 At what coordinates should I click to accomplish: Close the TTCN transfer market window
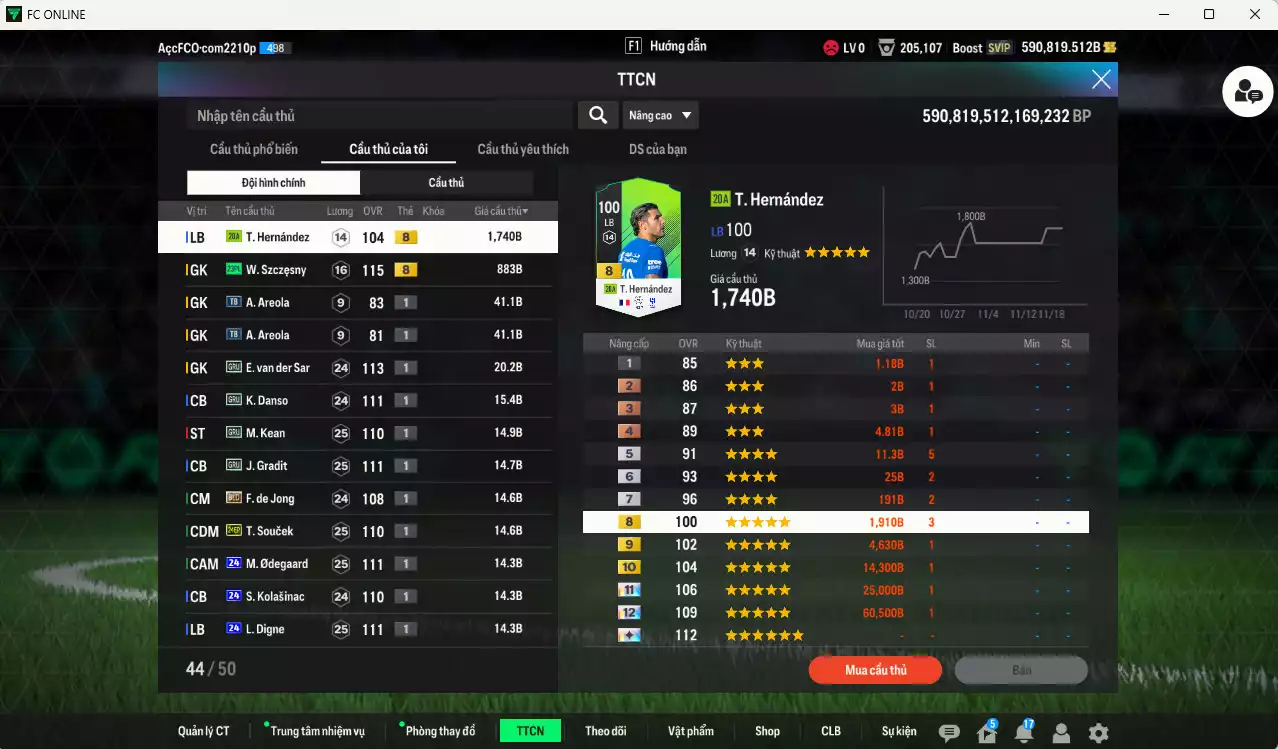[x=1101, y=80]
